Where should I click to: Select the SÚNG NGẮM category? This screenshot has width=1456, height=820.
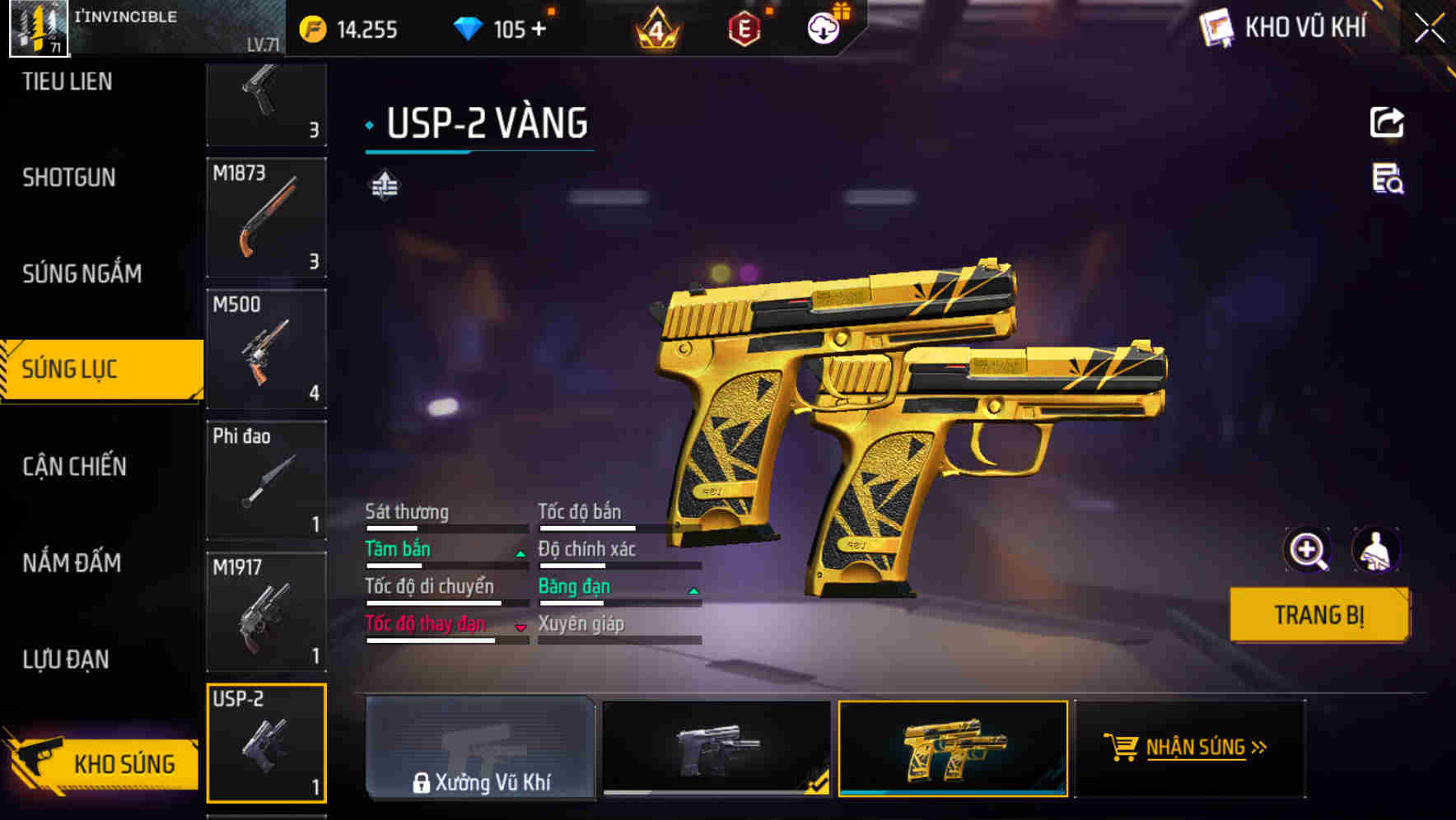click(x=82, y=273)
